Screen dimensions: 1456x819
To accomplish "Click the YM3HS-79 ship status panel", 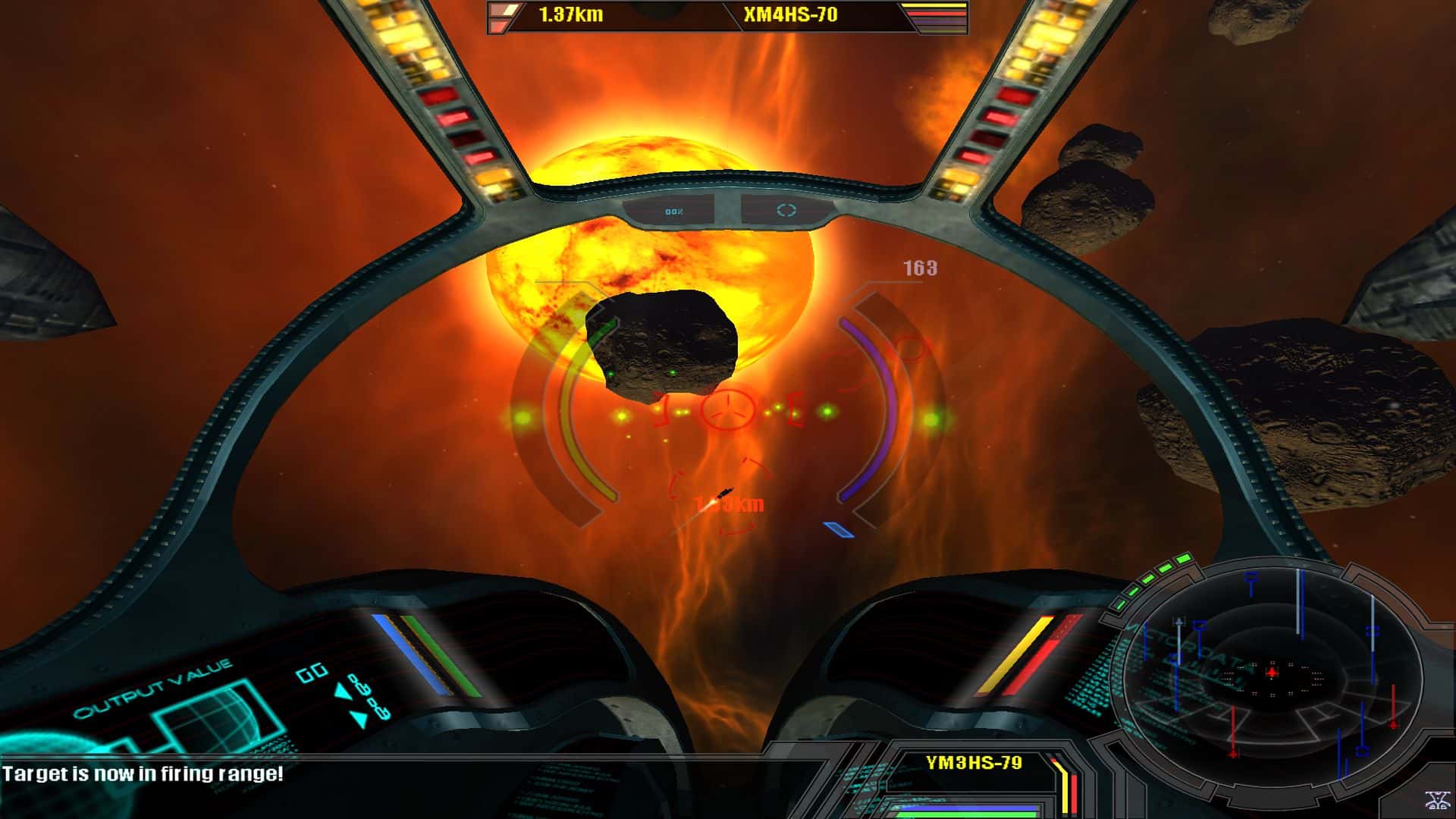I will pos(974,763).
